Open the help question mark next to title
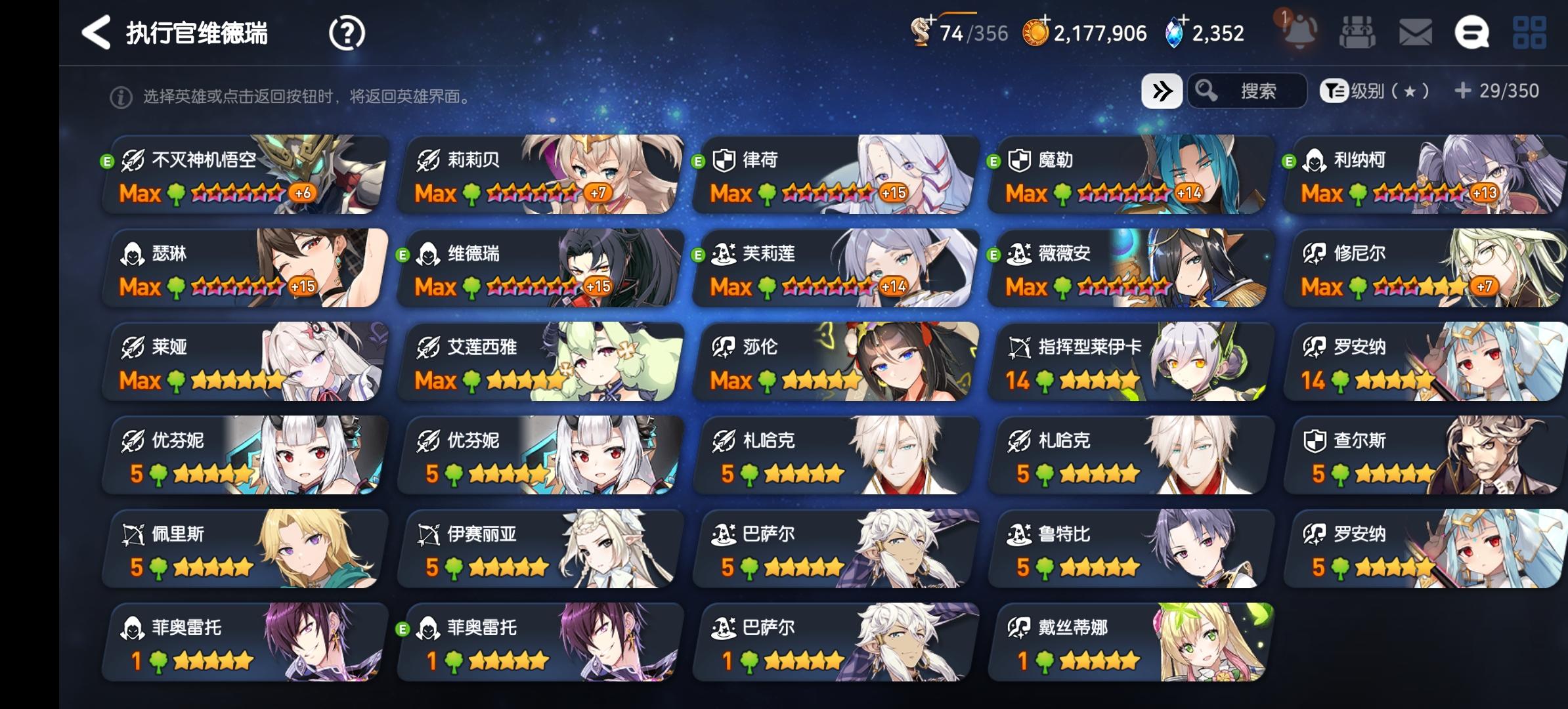 tap(348, 32)
